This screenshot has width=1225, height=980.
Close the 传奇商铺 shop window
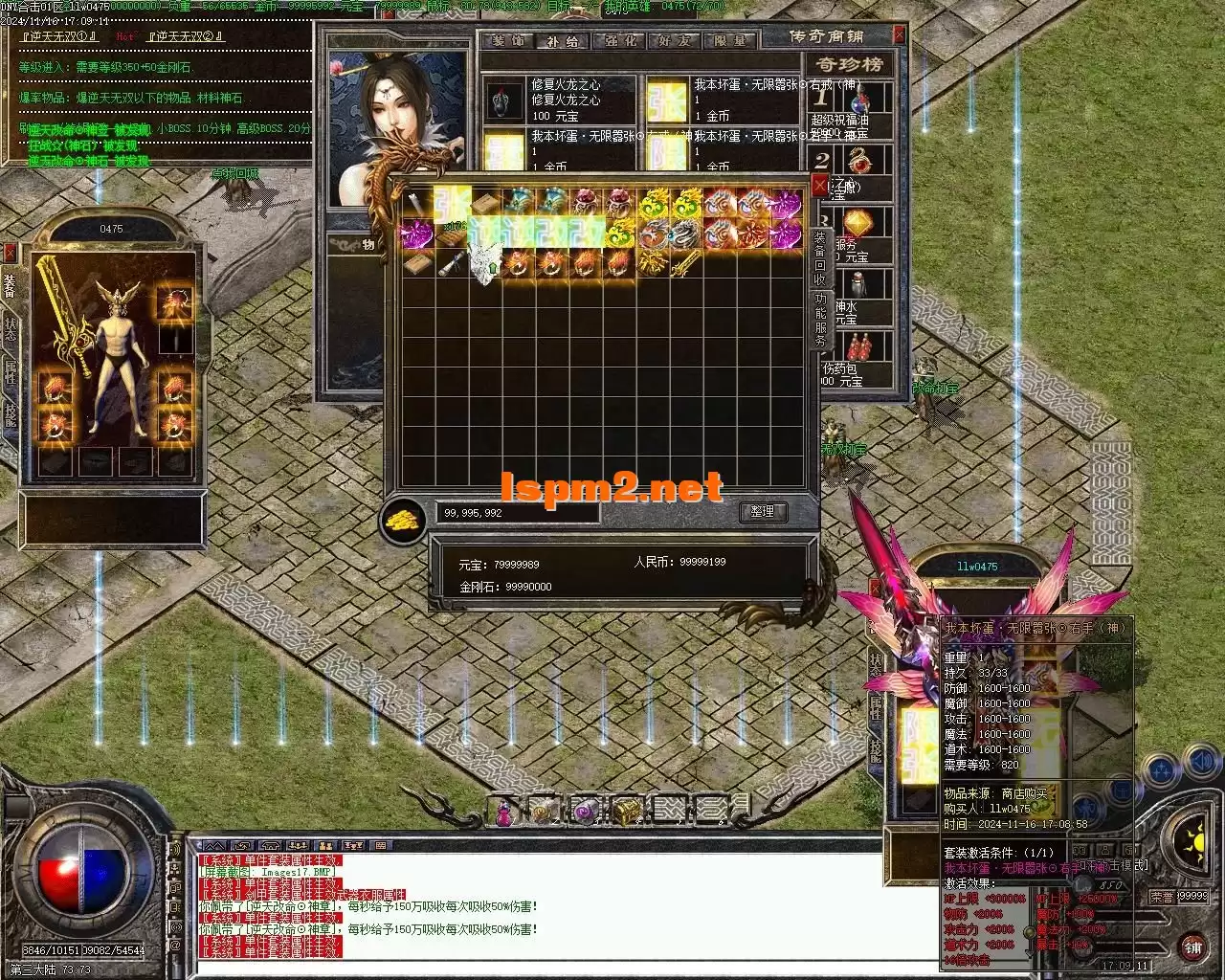point(899,34)
